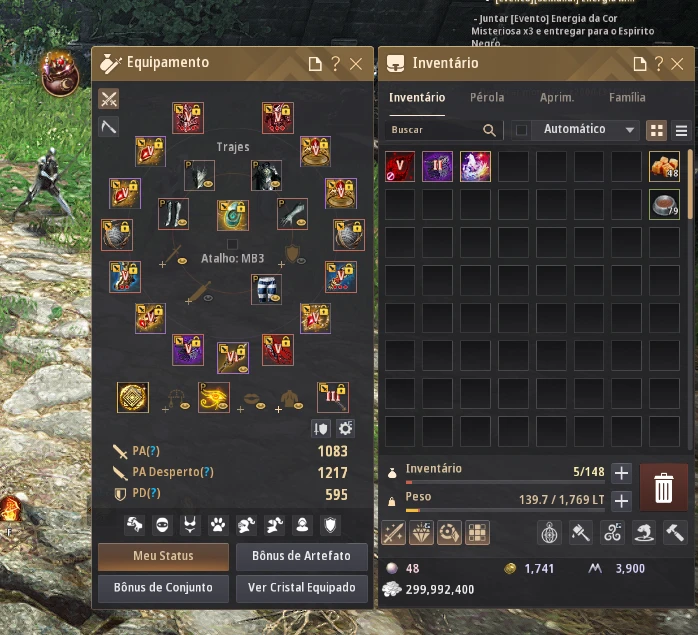The height and width of the screenshot is (635, 698).
Task: Select the stacked item with count 48
Action: pos(664,166)
